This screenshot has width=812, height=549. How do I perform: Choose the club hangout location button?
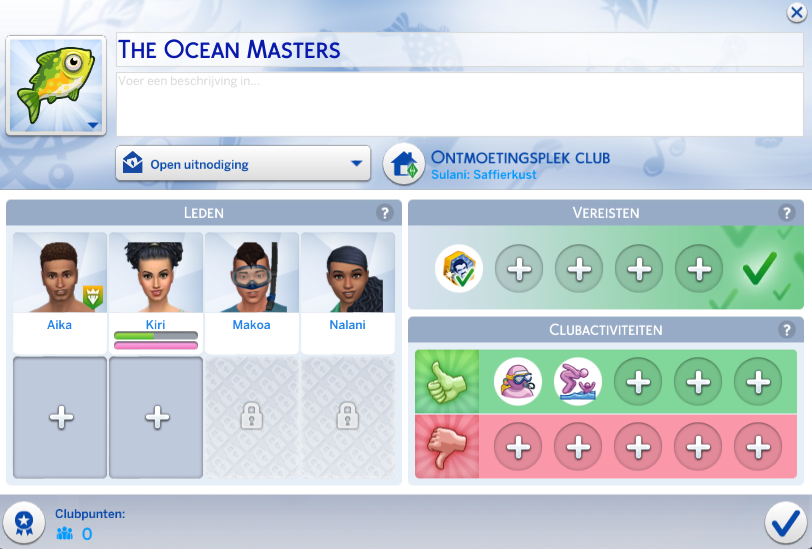click(x=404, y=164)
